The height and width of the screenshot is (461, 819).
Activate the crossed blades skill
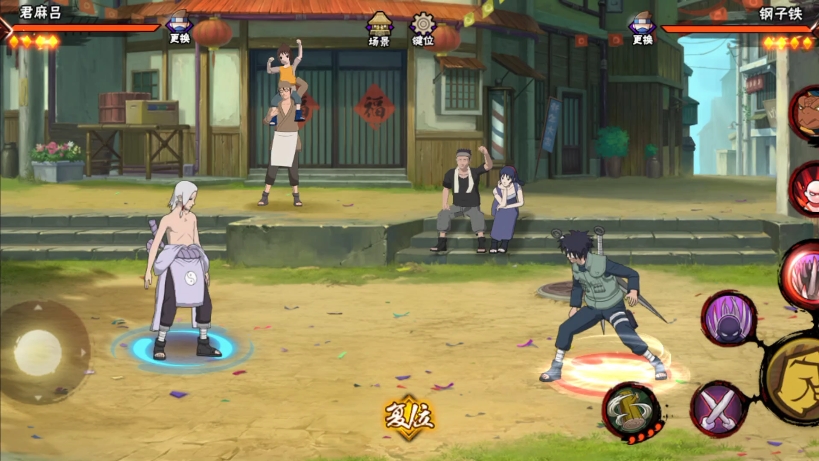point(718,408)
